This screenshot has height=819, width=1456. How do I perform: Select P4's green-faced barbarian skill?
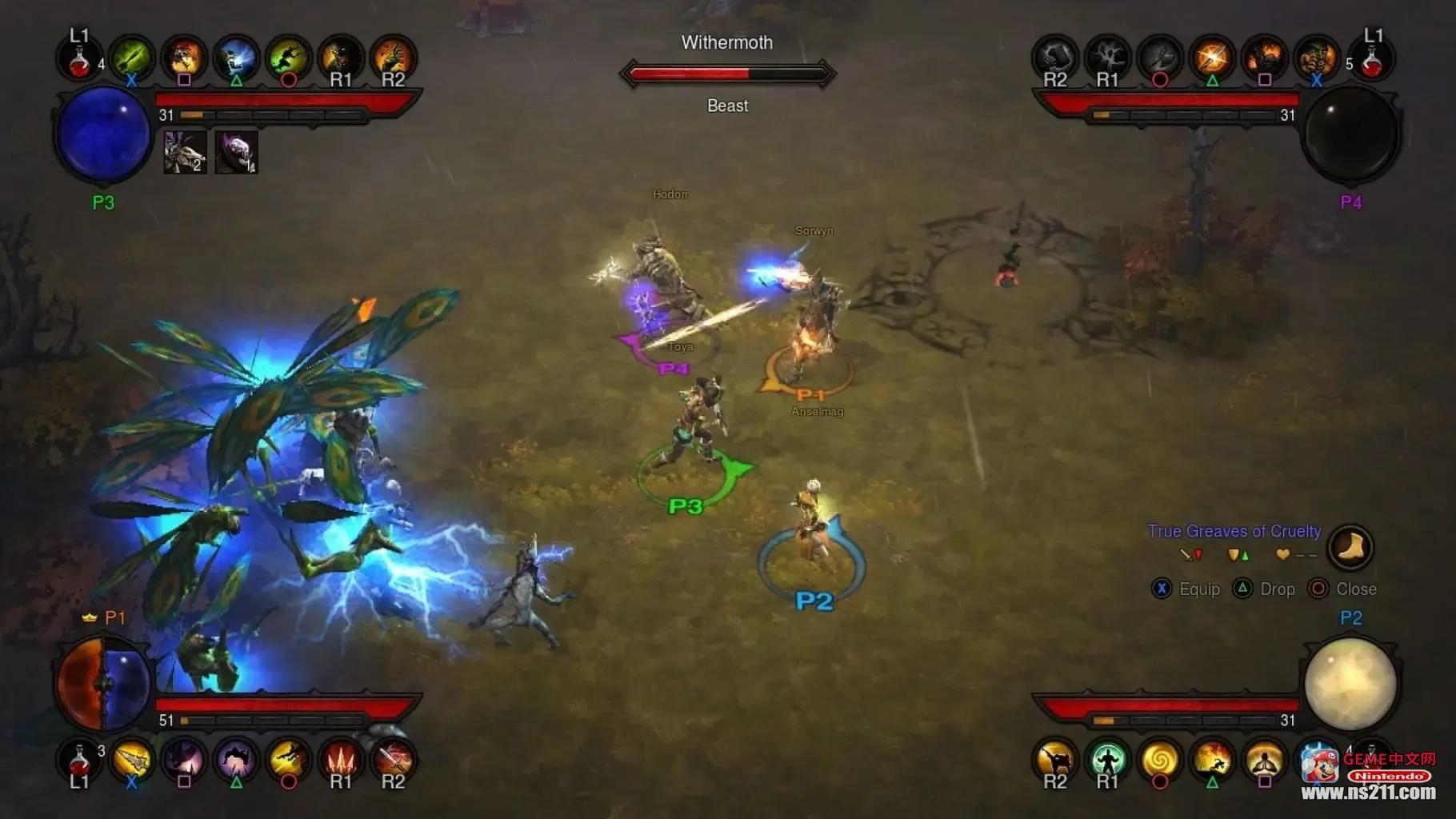coord(1316,58)
